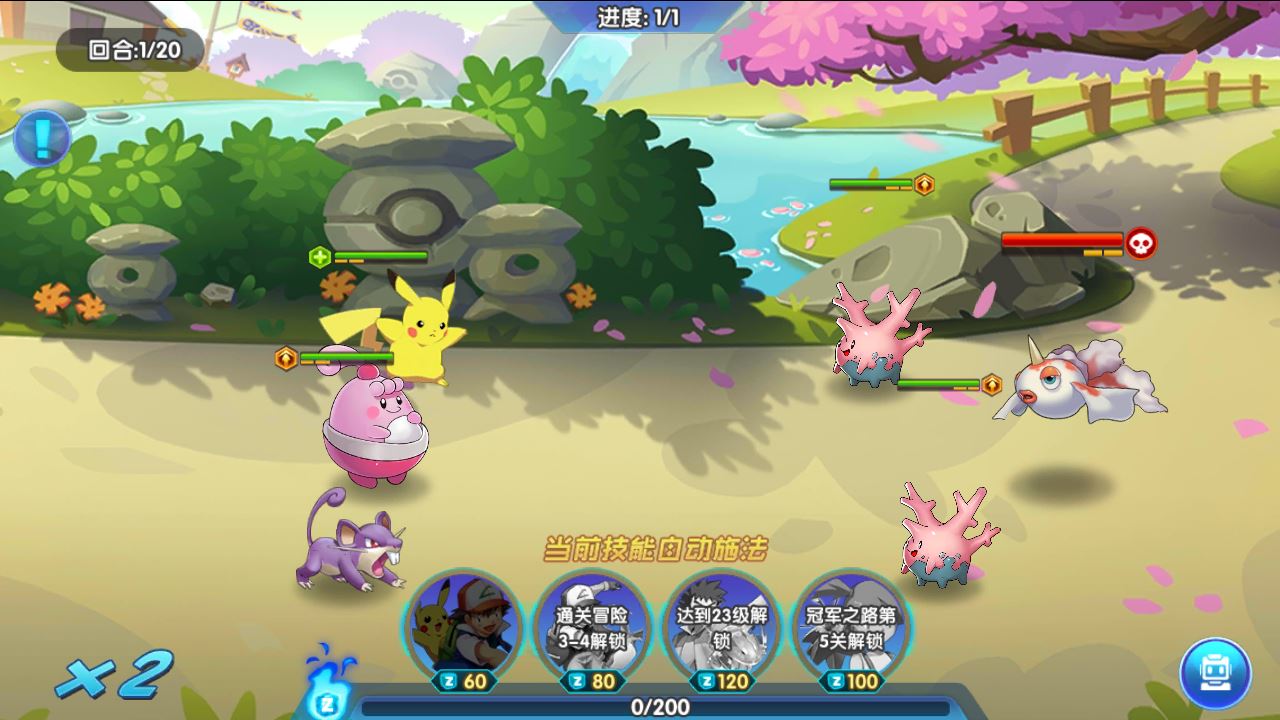Viewport: 1280px width, 720px height.
Task: Toggle the robot auto-battle button
Action: point(1215,673)
